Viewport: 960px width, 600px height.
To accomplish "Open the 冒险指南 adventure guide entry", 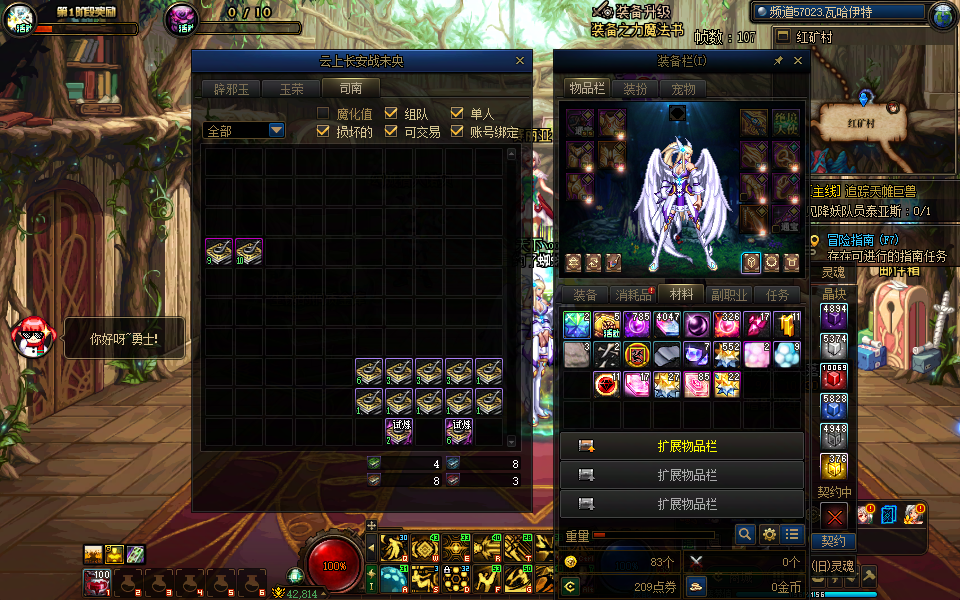I will (863, 240).
